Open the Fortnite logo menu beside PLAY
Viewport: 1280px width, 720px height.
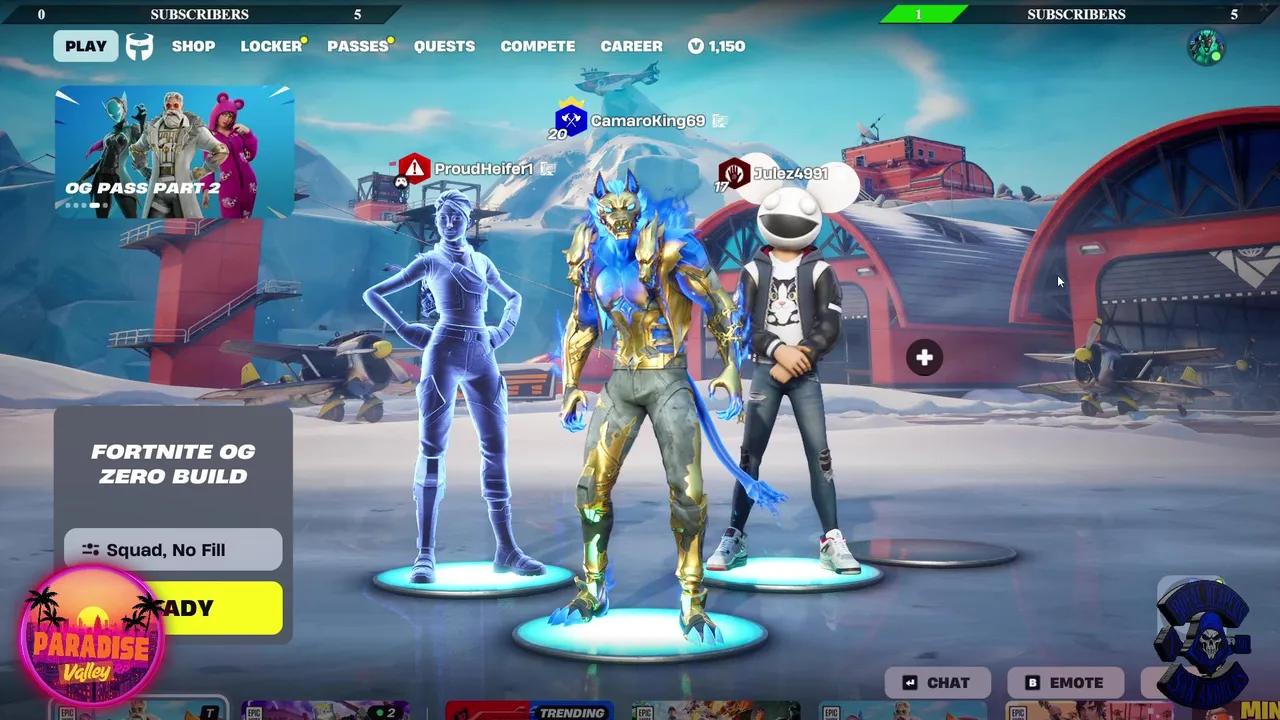[x=139, y=46]
